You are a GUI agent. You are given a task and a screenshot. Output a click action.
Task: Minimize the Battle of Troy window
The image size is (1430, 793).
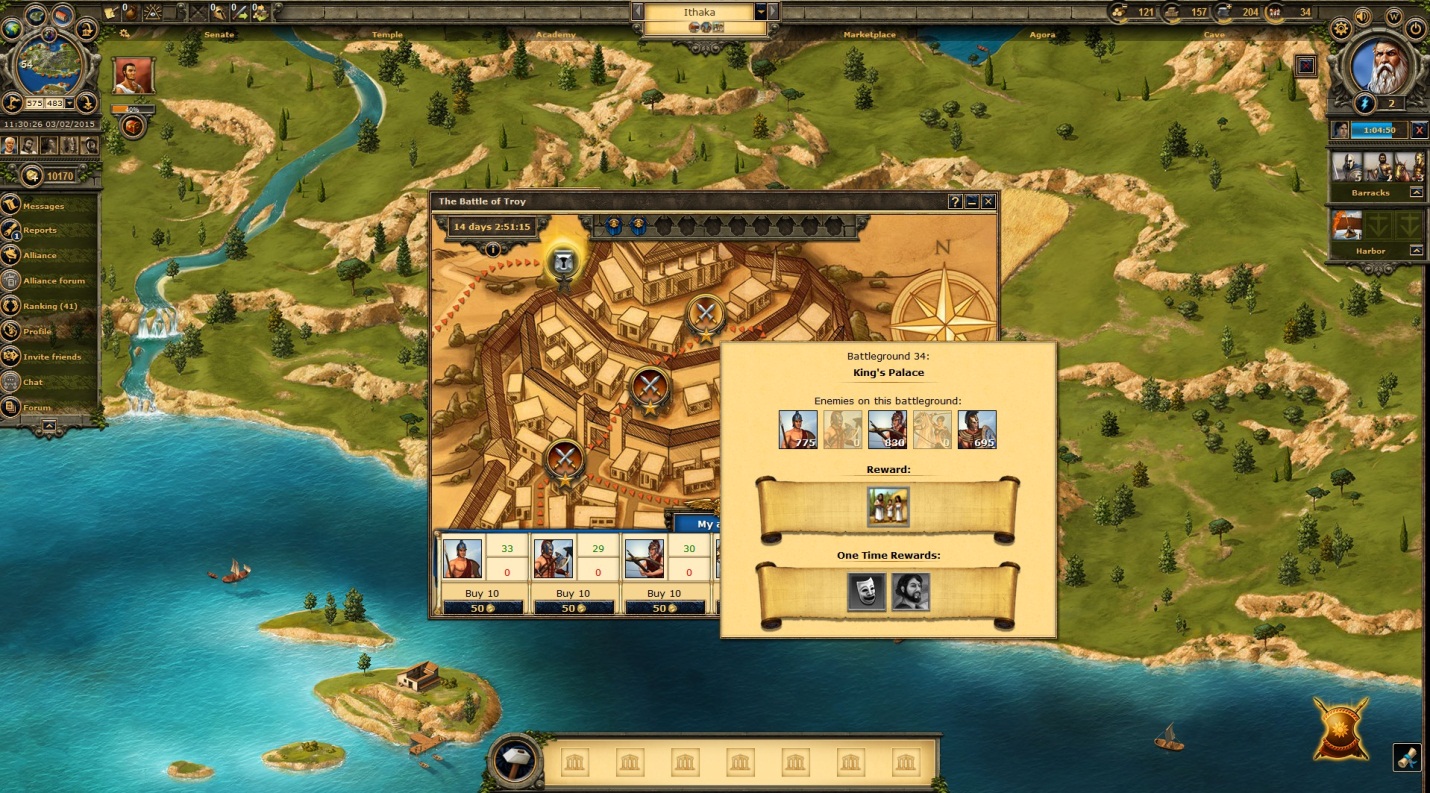972,202
